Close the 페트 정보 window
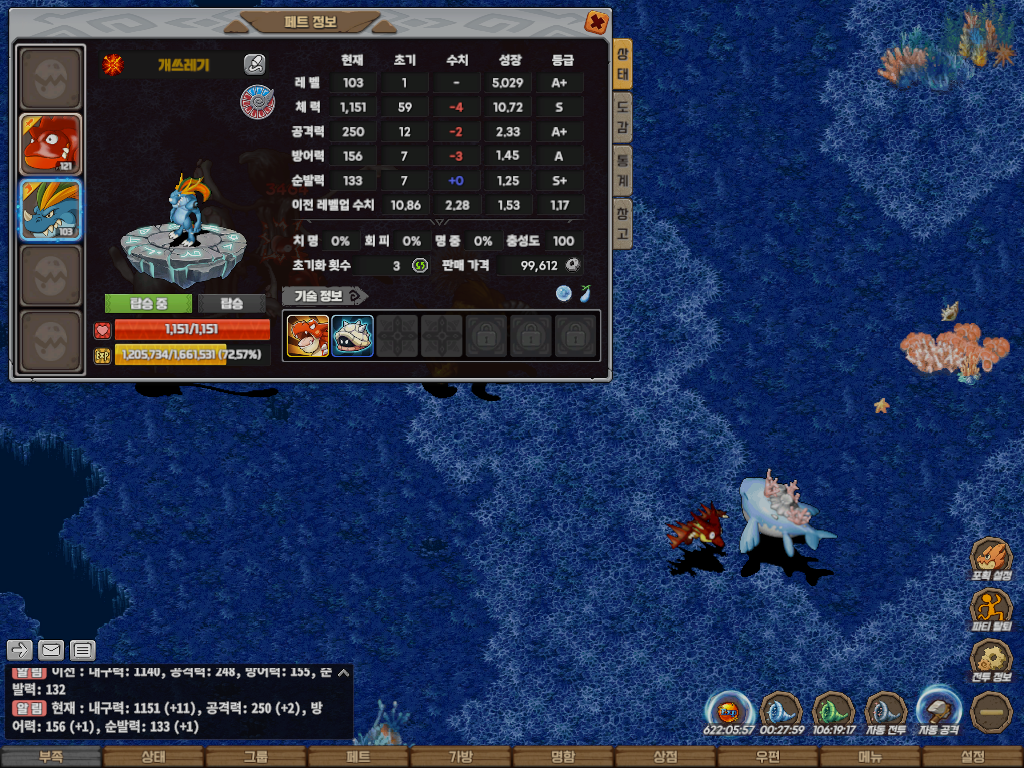 [x=595, y=22]
